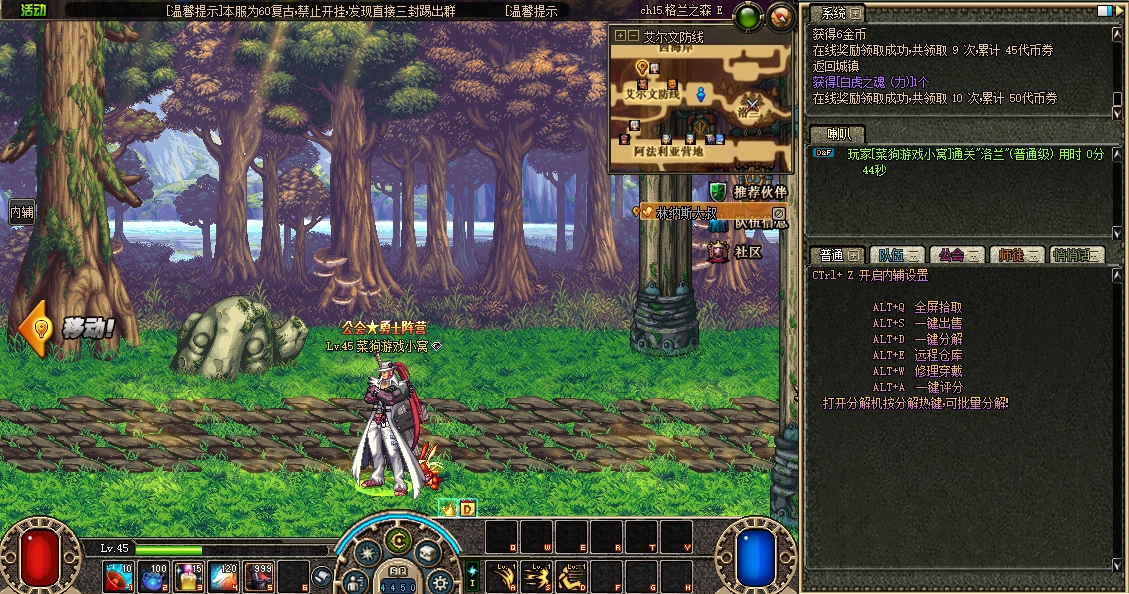Use the red megaphone item in hotbar
The image size is (1129, 594).
(x=119, y=577)
